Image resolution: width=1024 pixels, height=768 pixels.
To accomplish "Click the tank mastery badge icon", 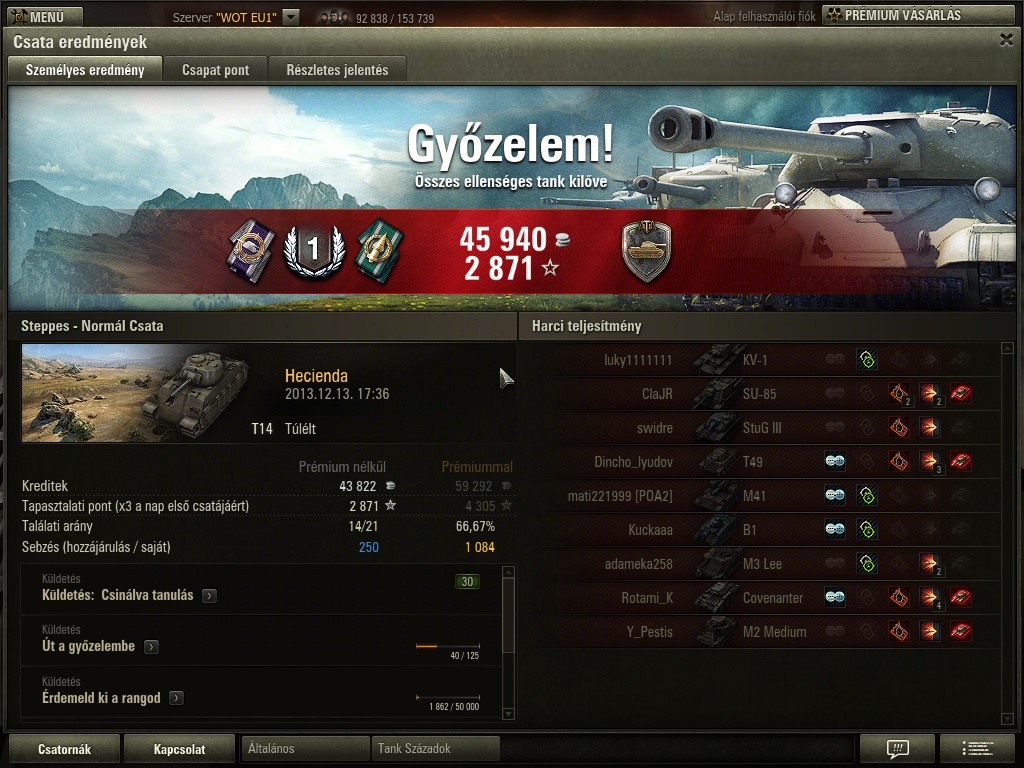I will (645, 251).
